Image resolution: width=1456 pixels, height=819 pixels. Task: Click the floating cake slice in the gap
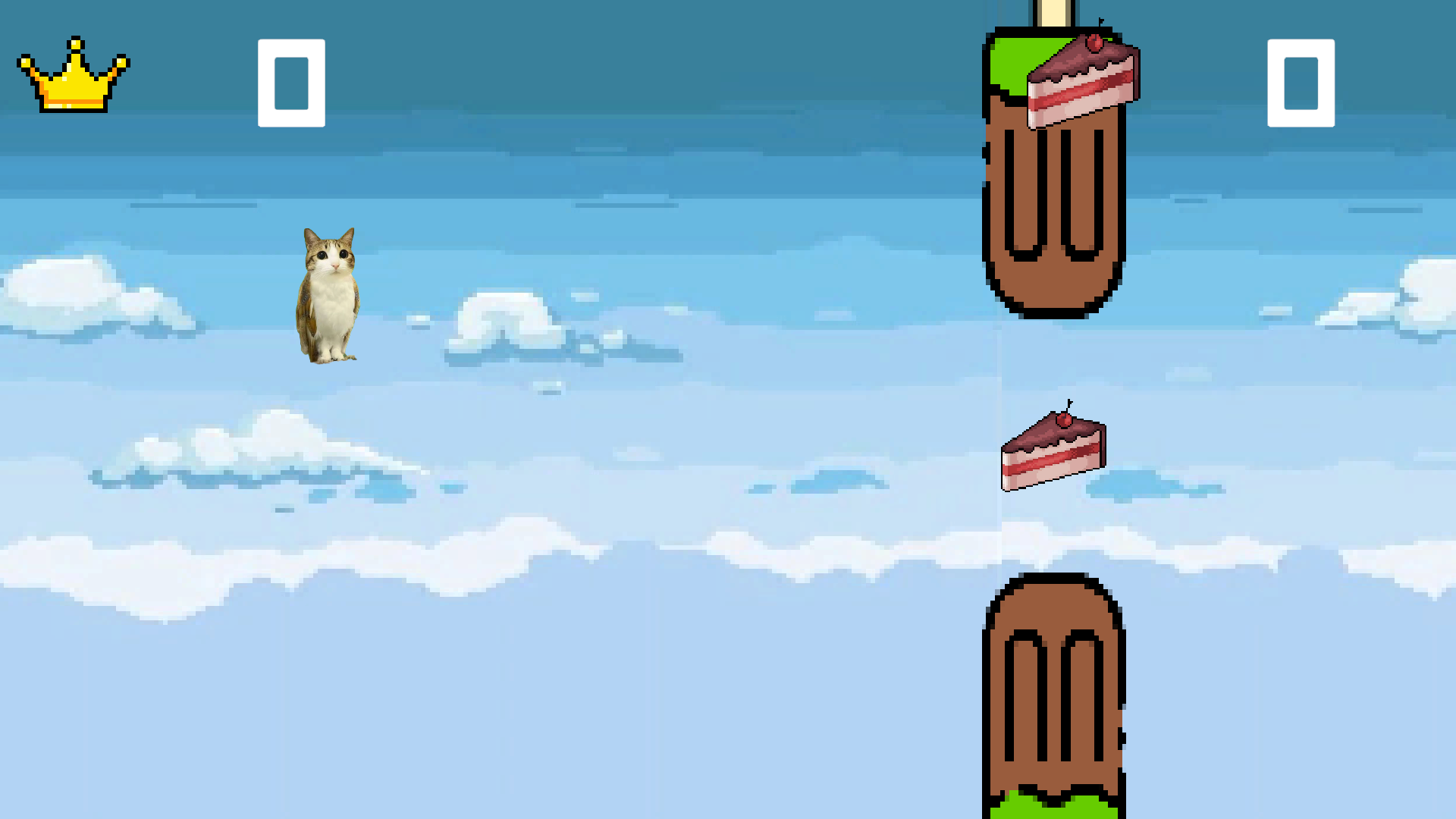click(x=1052, y=455)
